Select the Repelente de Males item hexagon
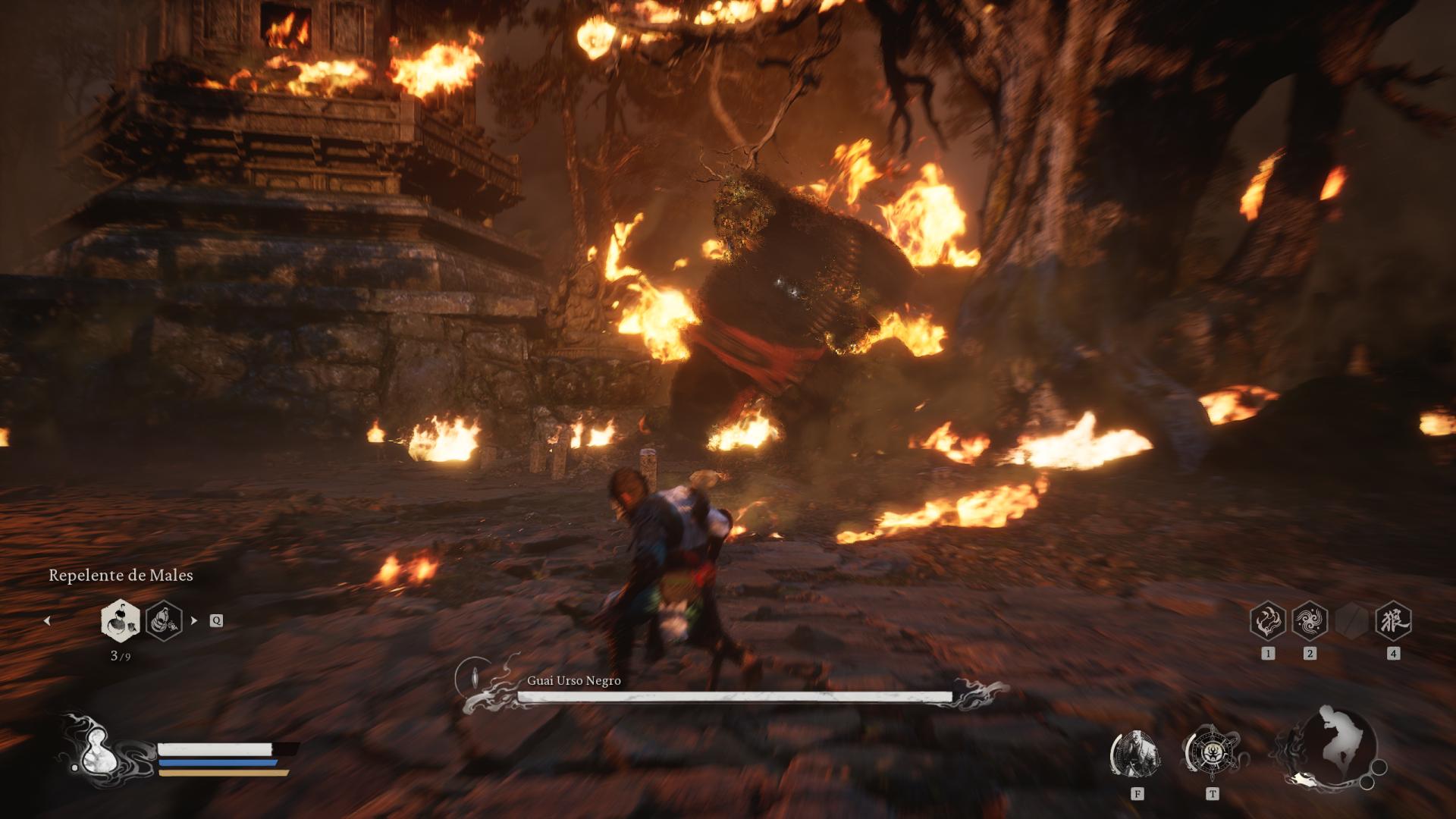Viewport: 1456px width, 819px height. coord(121,622)
